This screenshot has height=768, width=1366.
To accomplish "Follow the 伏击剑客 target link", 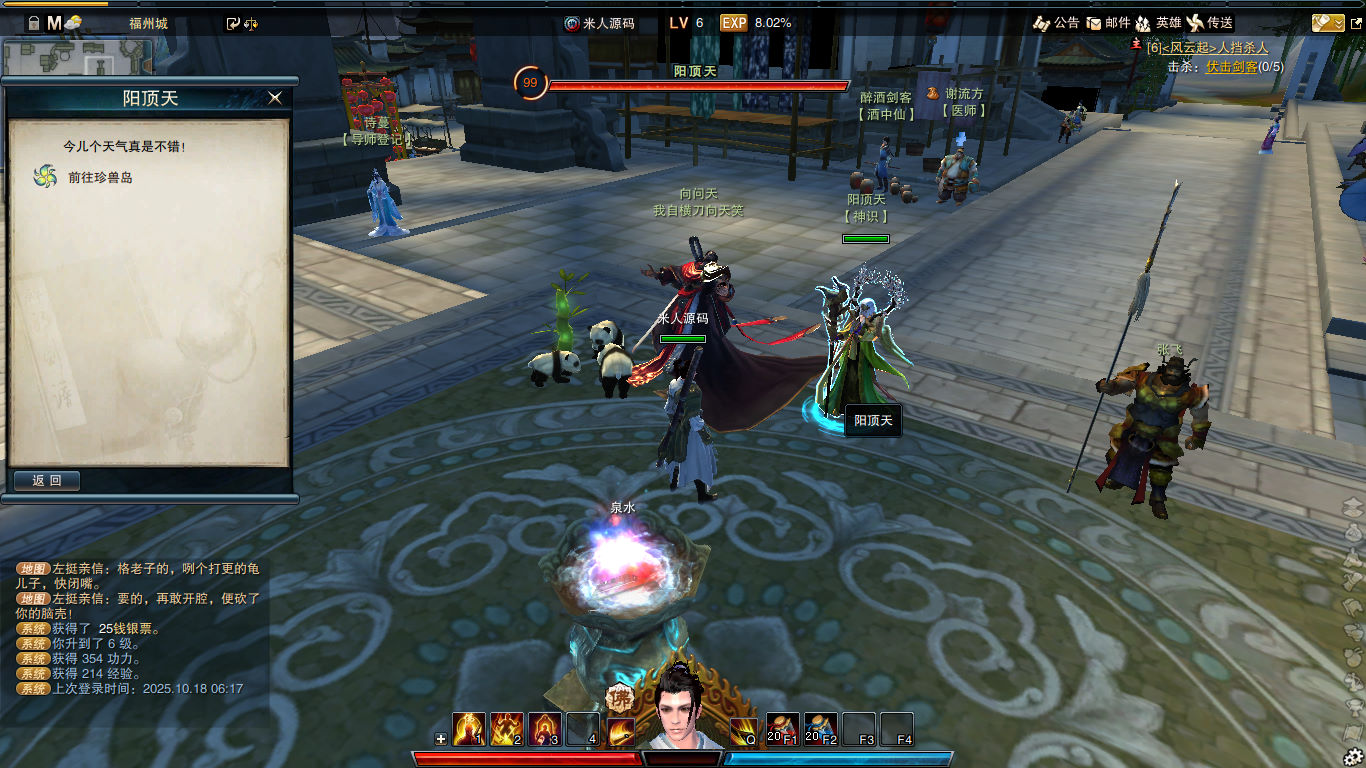I will pos(1231,67).
